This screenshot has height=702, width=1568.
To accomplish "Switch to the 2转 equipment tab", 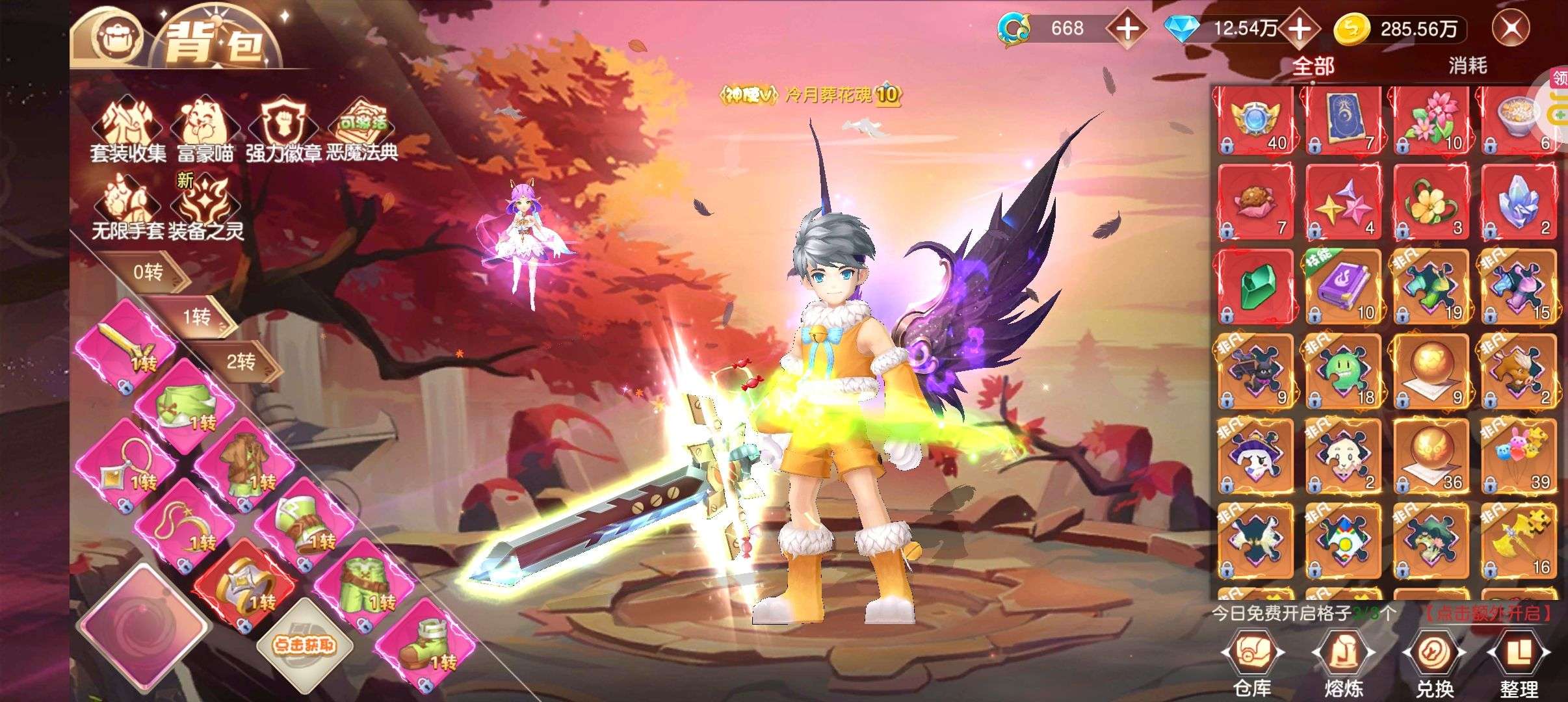I will point(241,361).
